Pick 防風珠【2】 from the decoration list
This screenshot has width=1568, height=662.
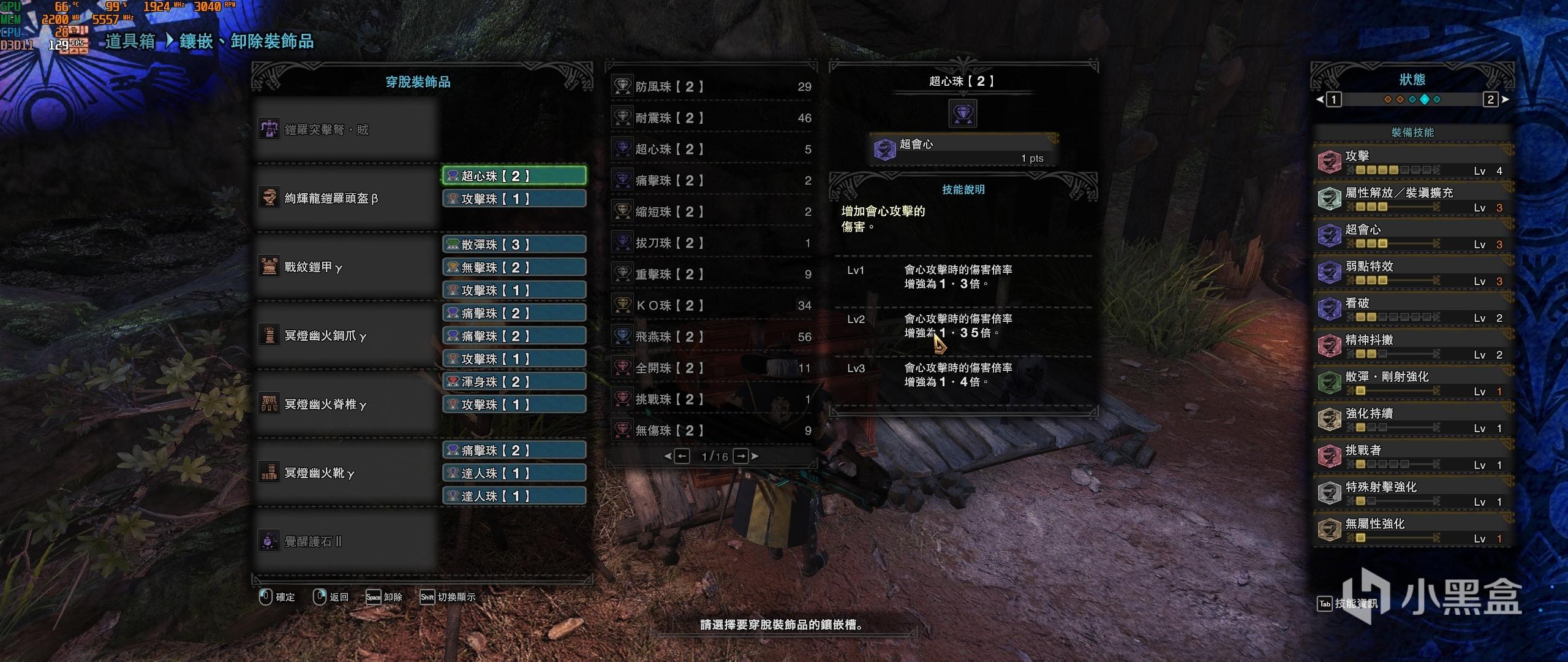[712, 86]
